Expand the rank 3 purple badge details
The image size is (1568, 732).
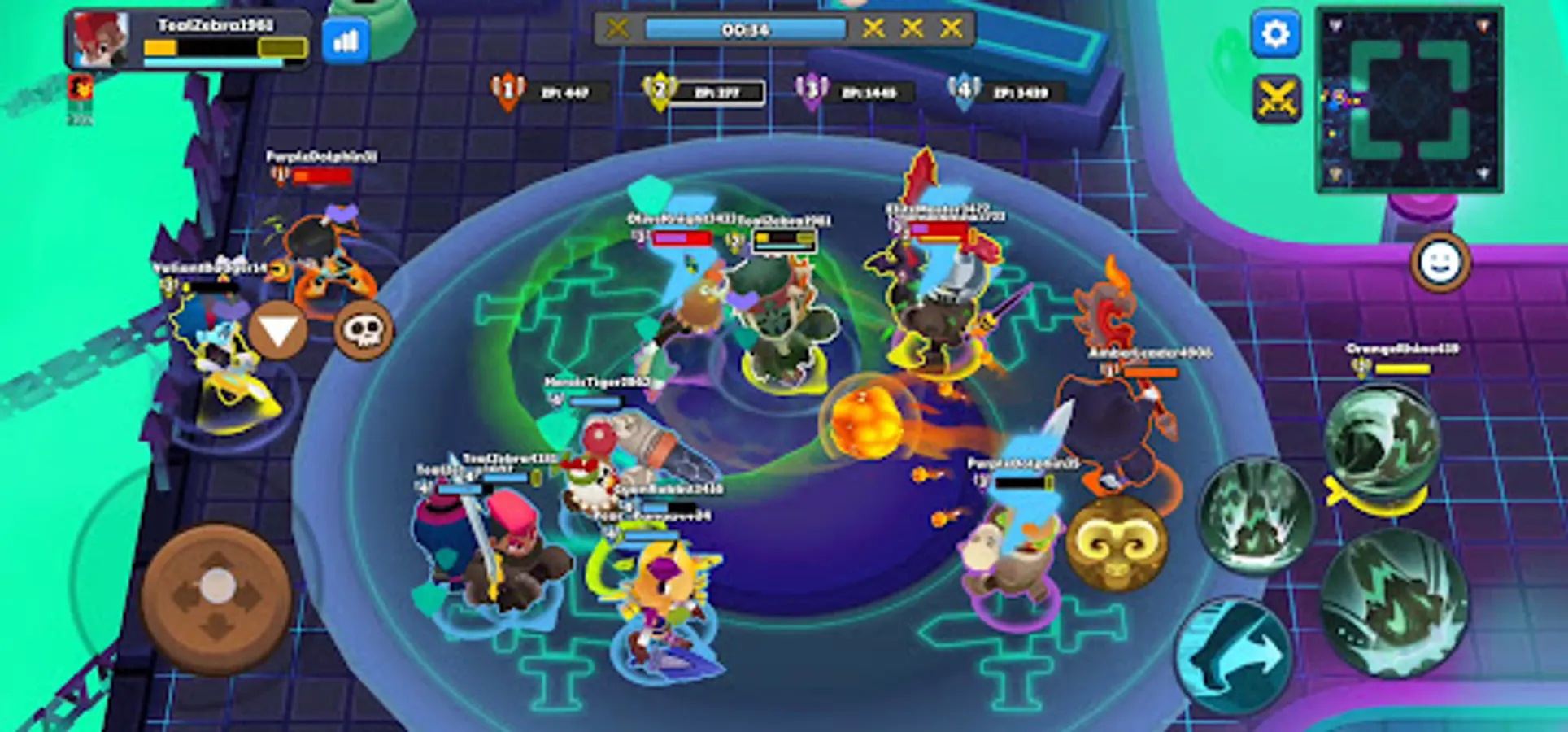[x=812, y=89]
